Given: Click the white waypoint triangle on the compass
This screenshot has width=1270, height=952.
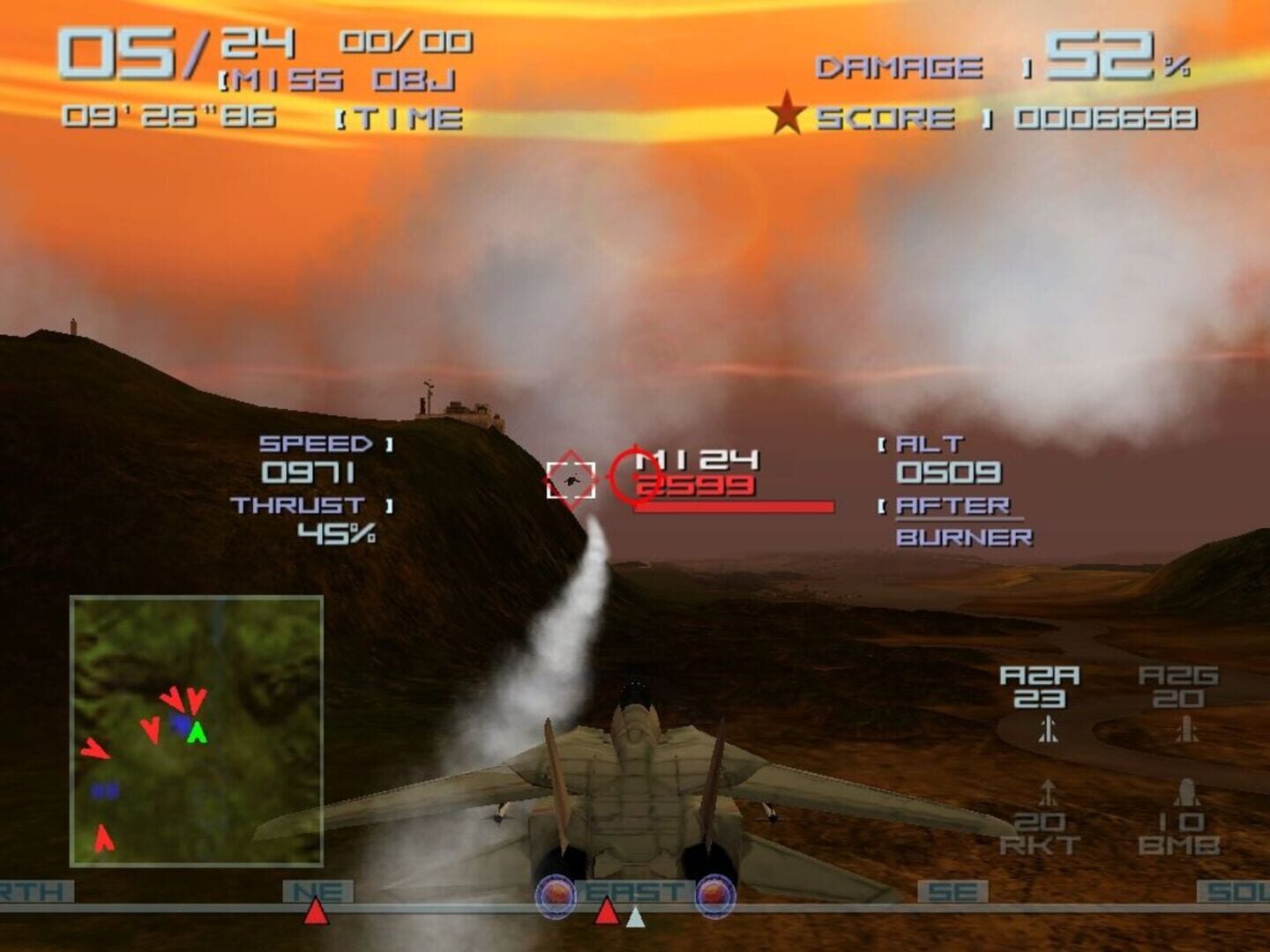Looking at the screenshot, I should pos(634,915).
